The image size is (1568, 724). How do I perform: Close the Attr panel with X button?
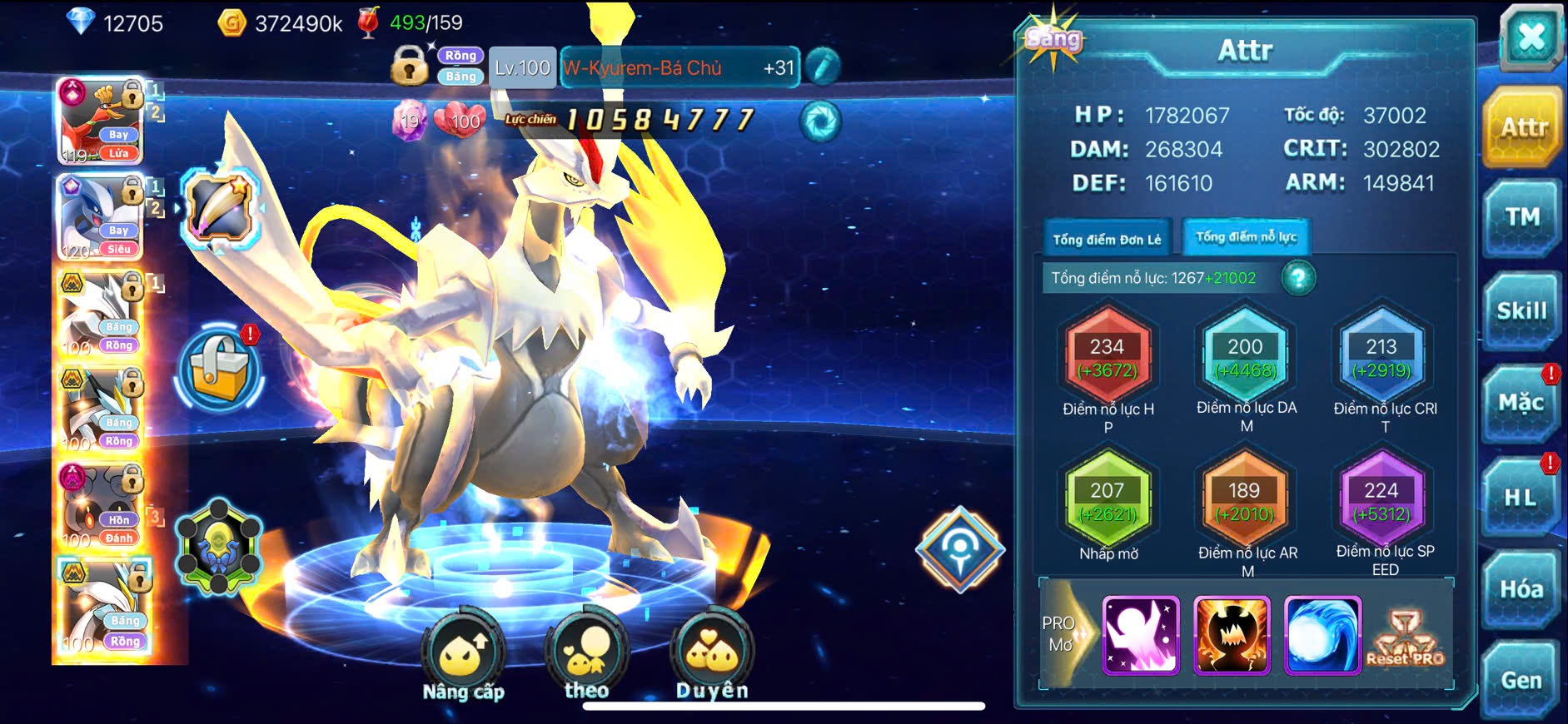[x=1531, y=37]
